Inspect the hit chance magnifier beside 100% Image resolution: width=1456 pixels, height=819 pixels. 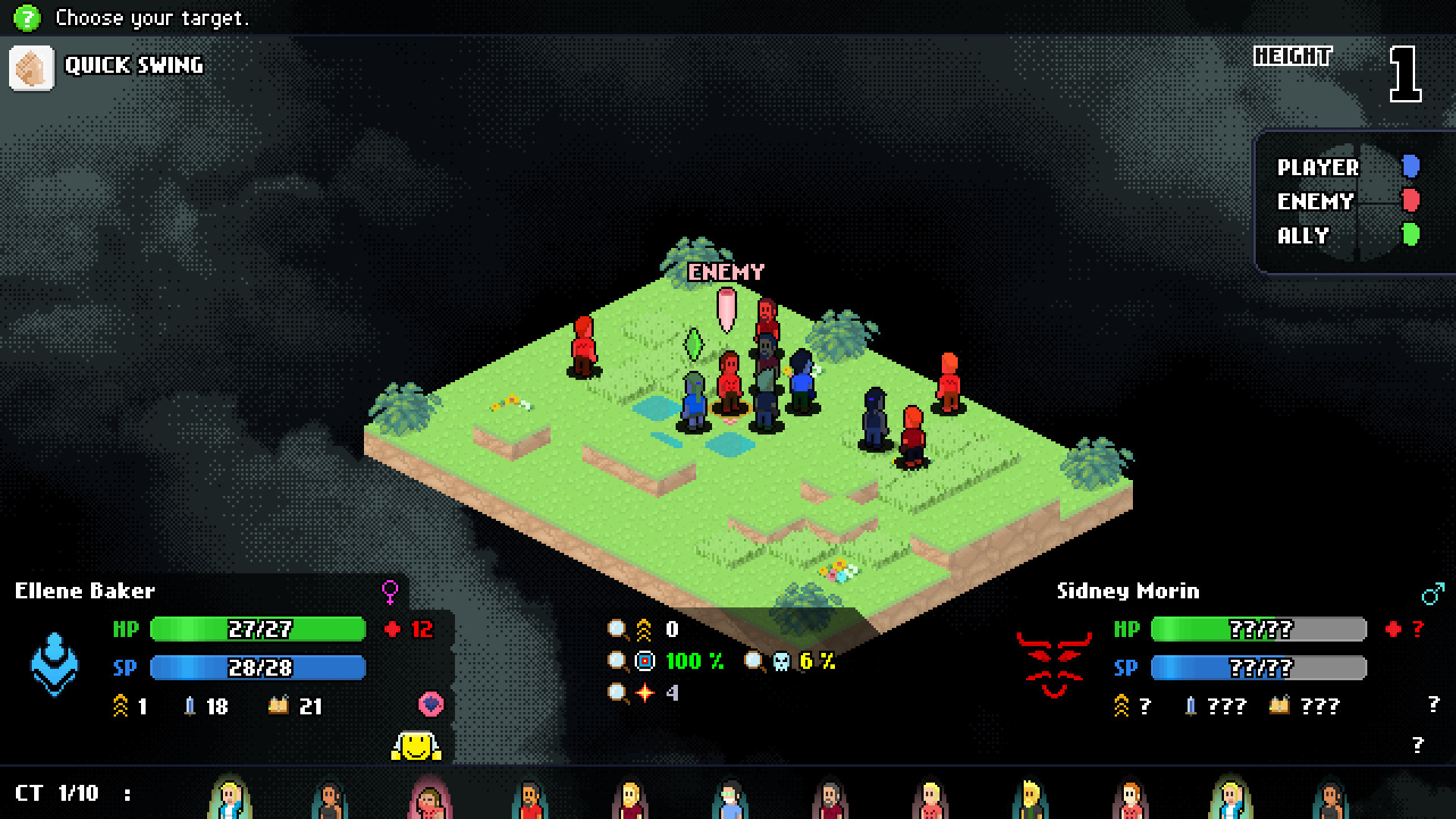(617, 661)
